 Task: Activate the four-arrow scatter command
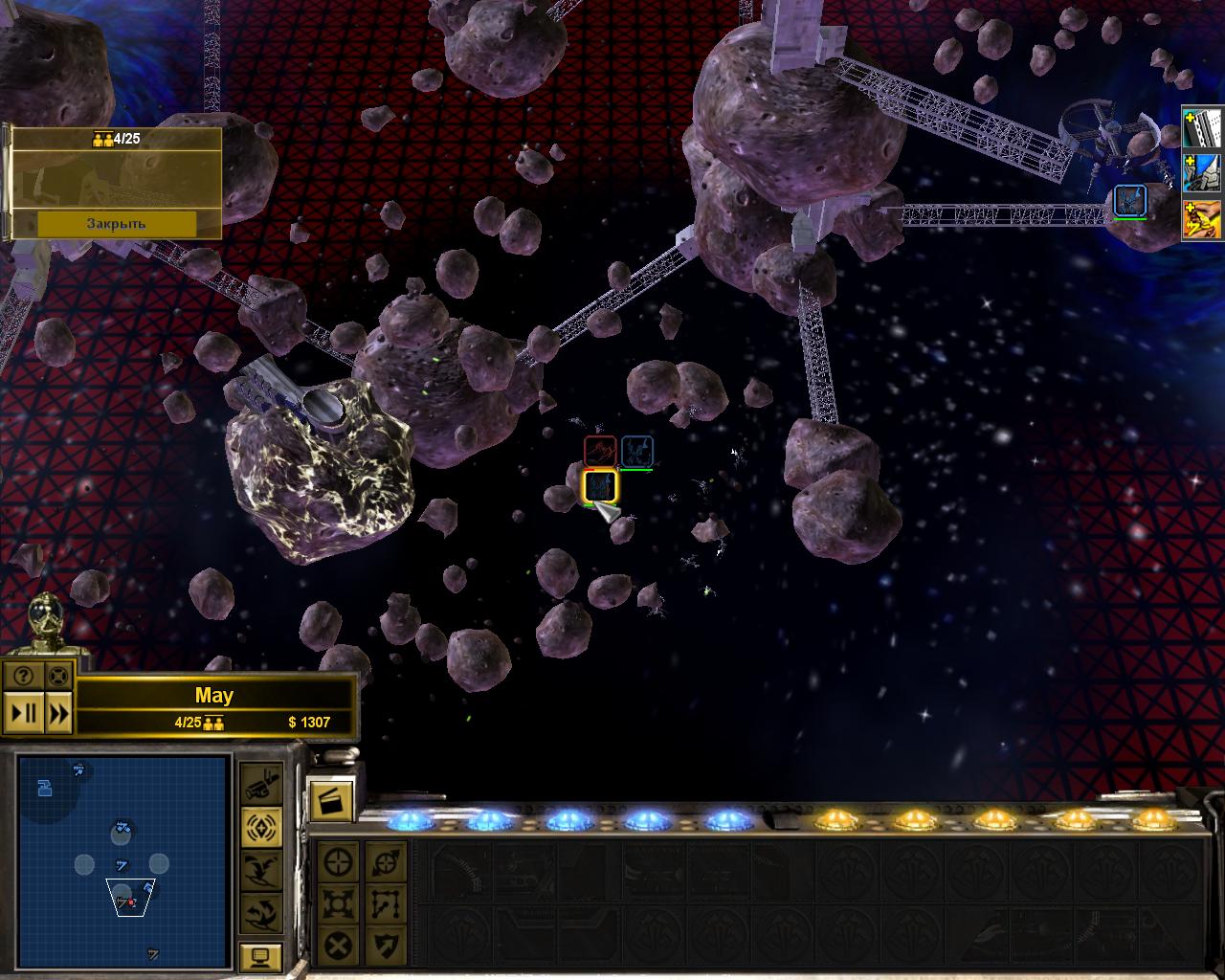coord(338,903)
